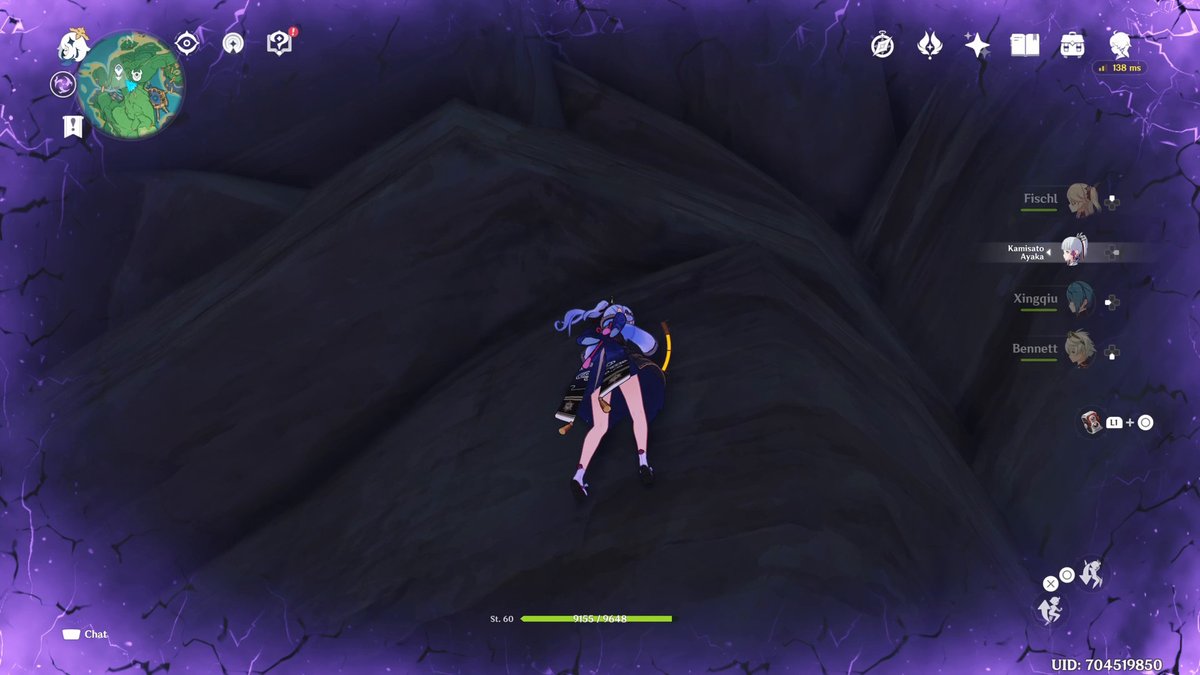This screenshot has height=675, width=1200.
Task: Open the backpack inventory
Action: pos(1073,45)
